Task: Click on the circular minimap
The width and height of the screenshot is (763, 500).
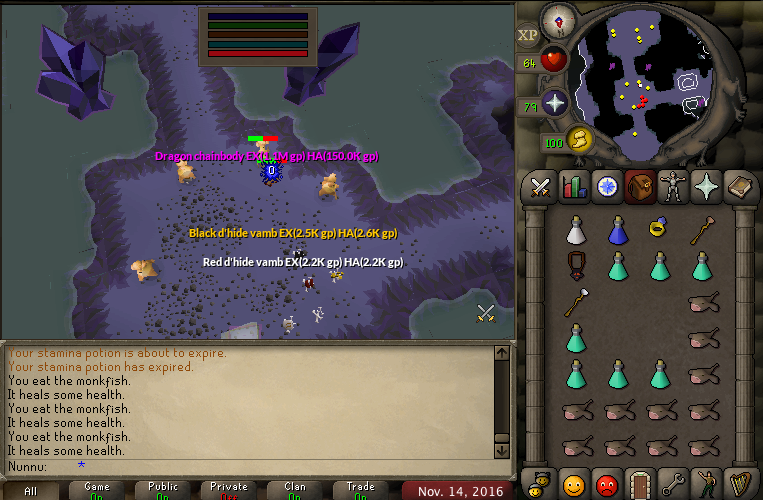Action: (647, 85)
